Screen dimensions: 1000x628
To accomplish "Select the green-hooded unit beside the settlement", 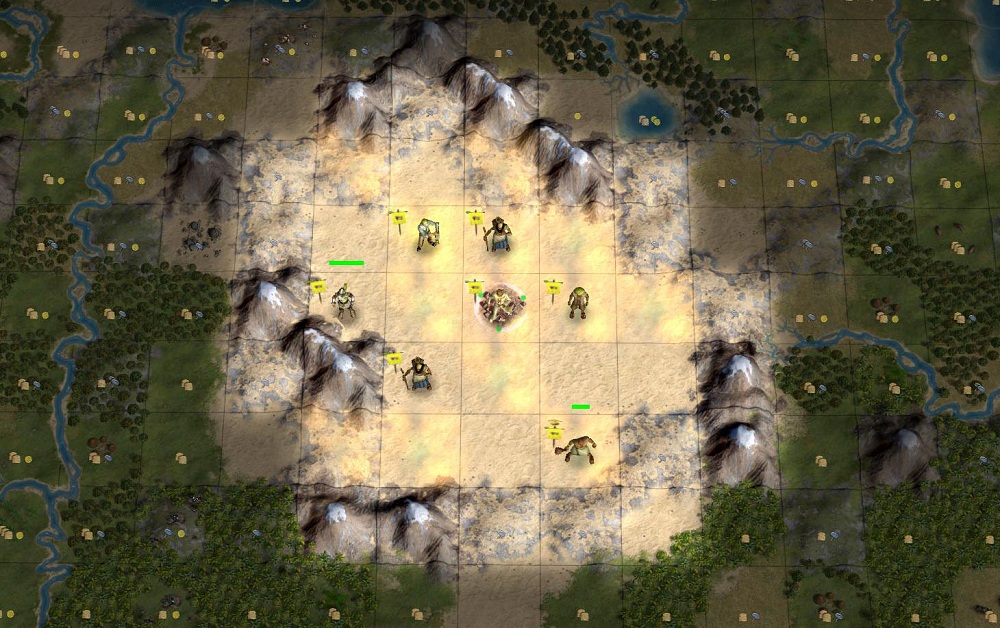I will (x=577, y=302).
